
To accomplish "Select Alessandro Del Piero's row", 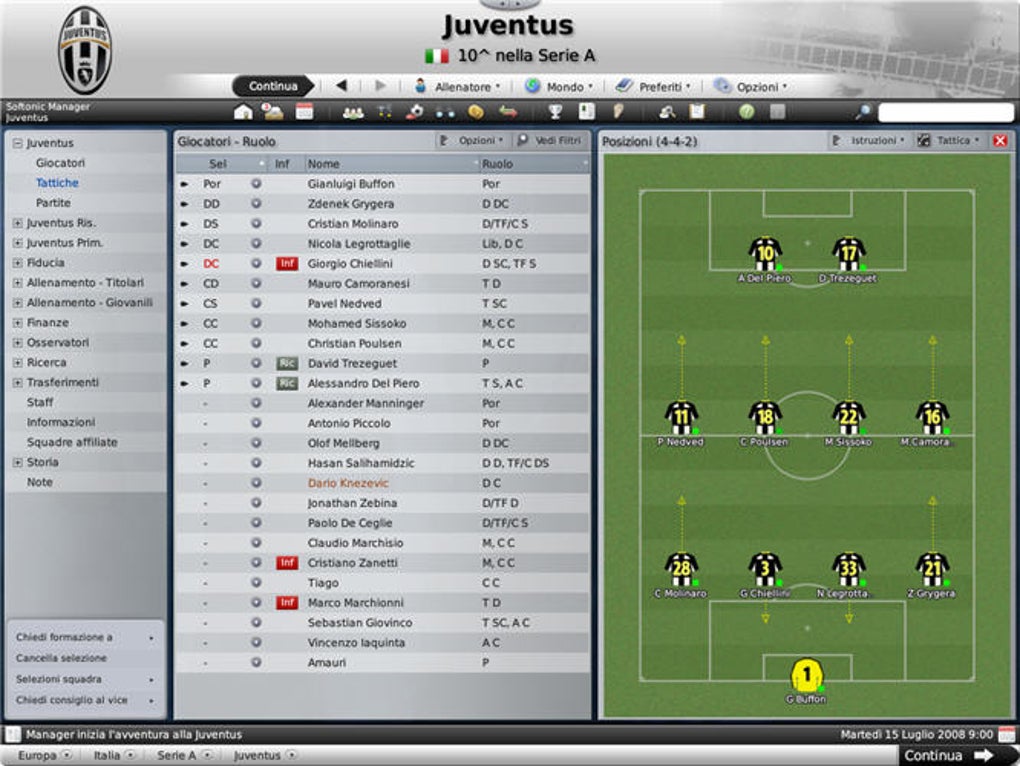I will click(x=363, y=383).
